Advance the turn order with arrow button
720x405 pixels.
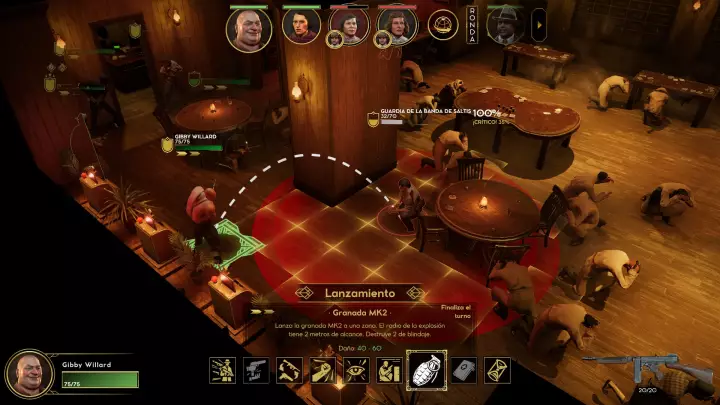(x=539, y=23)
